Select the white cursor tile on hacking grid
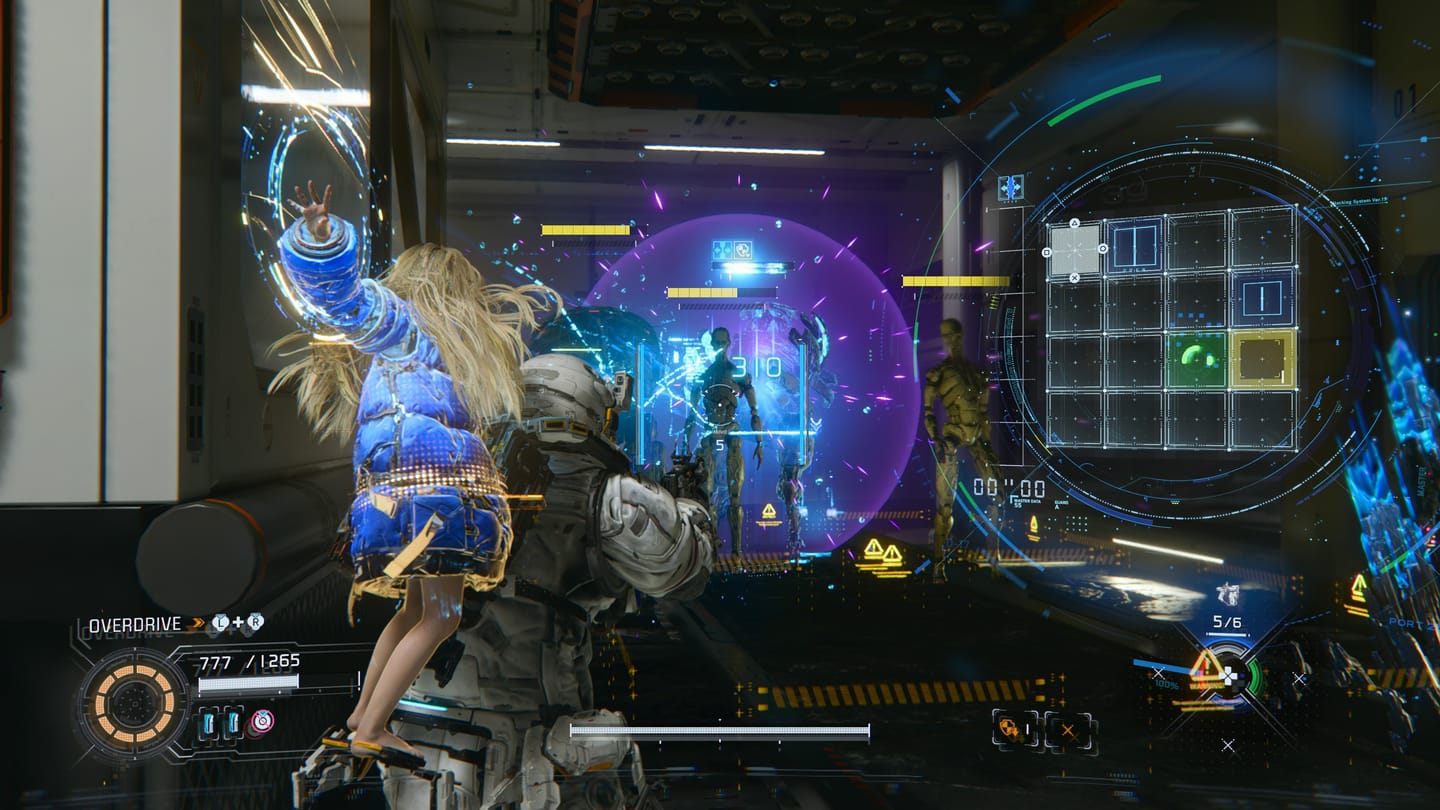The width and height of the screenshot is (1440, 810). (1074, 248)
